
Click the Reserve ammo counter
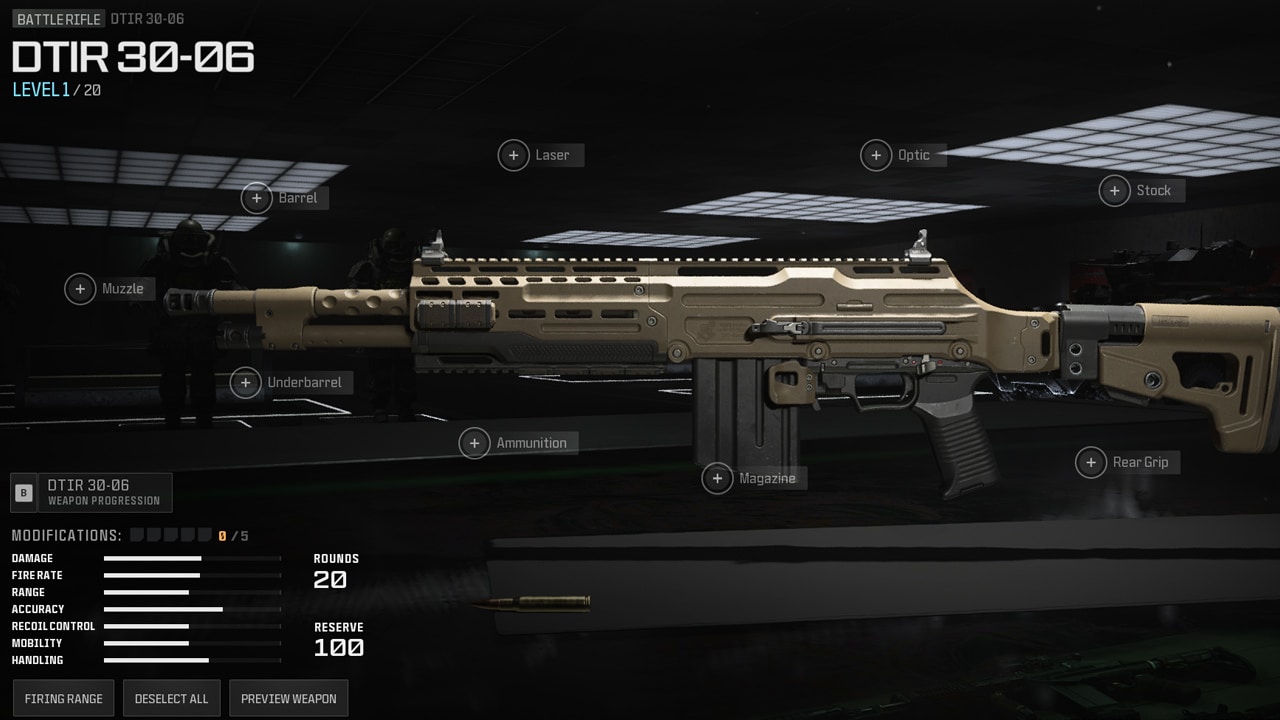[x=339, y=638]
